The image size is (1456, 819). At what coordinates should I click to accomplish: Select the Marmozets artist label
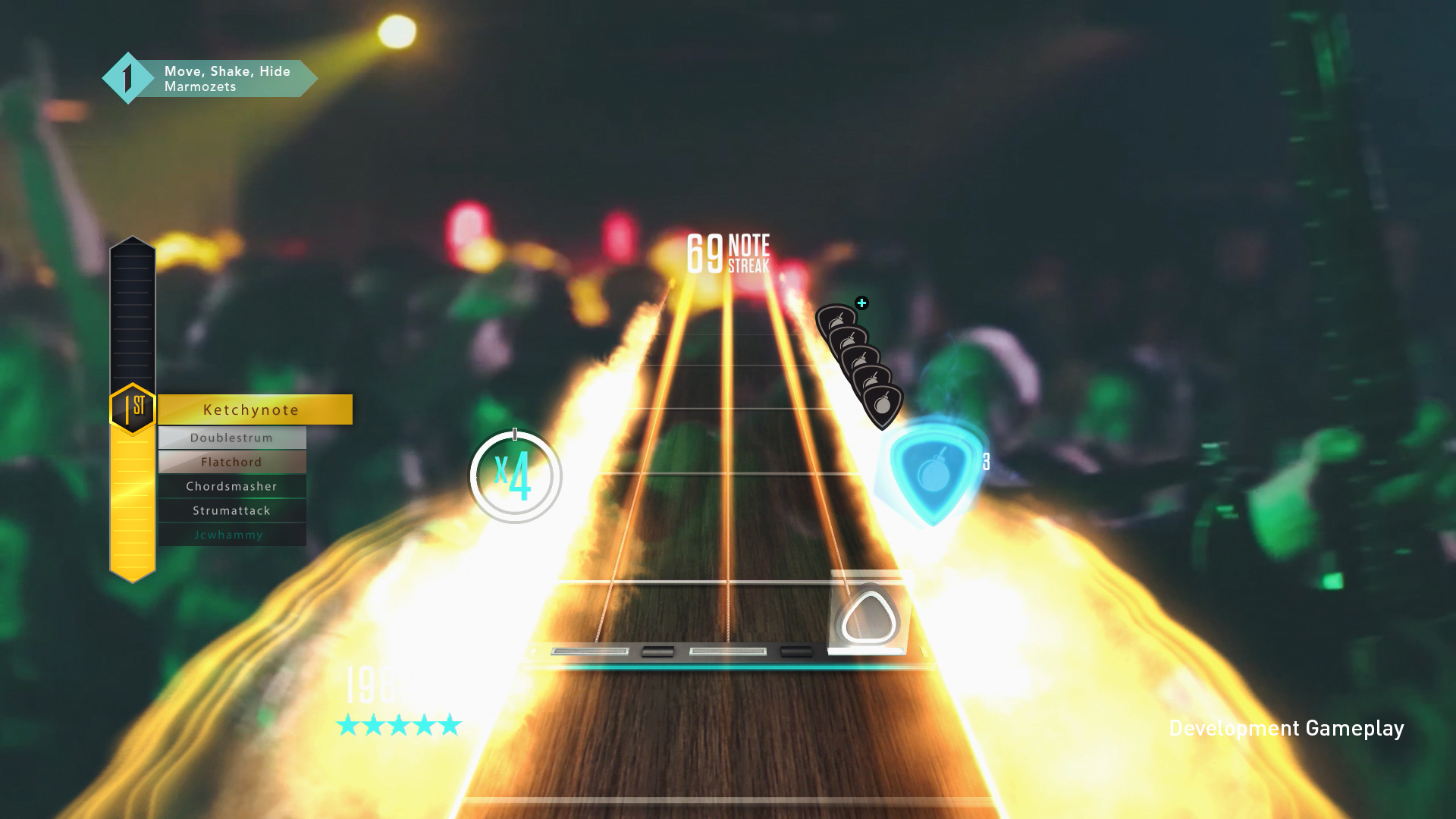(201, 86)
